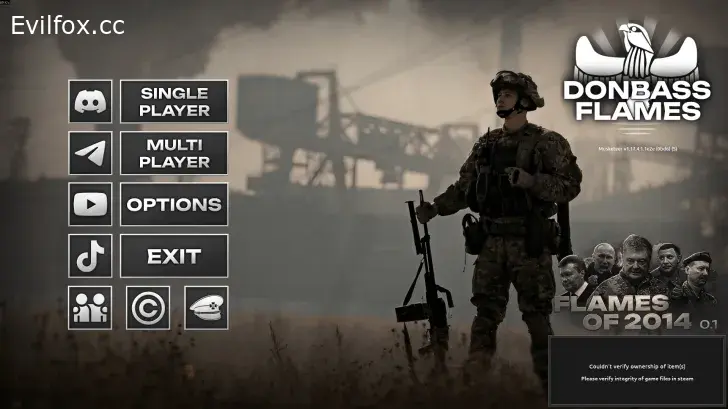Click the people group icon
Screen dimensions: 728x409
[x=90, y=307]
